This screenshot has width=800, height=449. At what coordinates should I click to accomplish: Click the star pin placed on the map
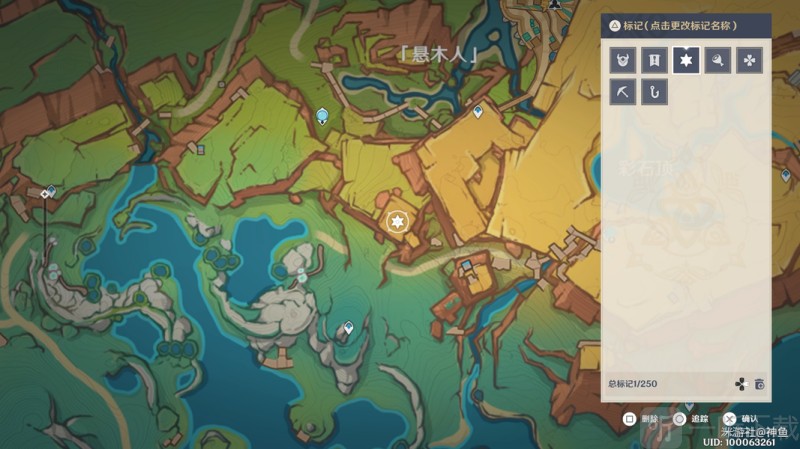pyautogui.click(x=398, y=221)
